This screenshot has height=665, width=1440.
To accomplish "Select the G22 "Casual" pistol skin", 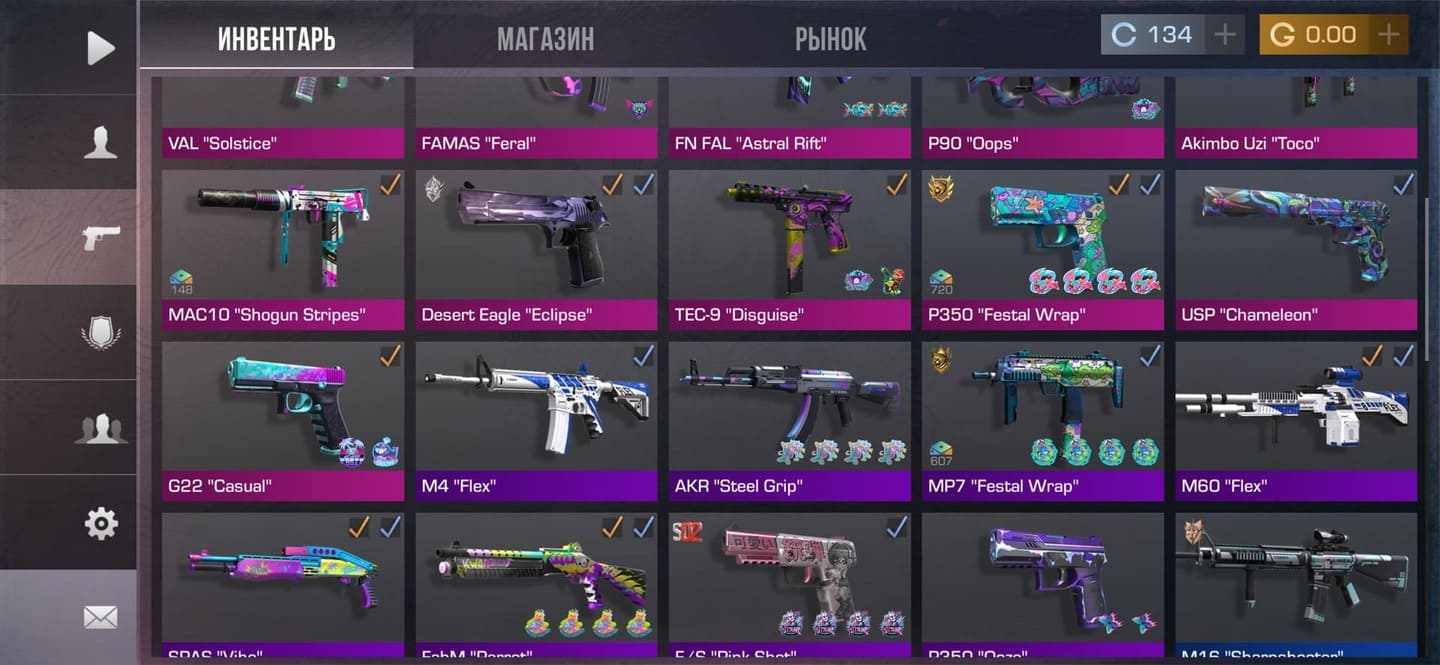I will click(x=283, y=420).
